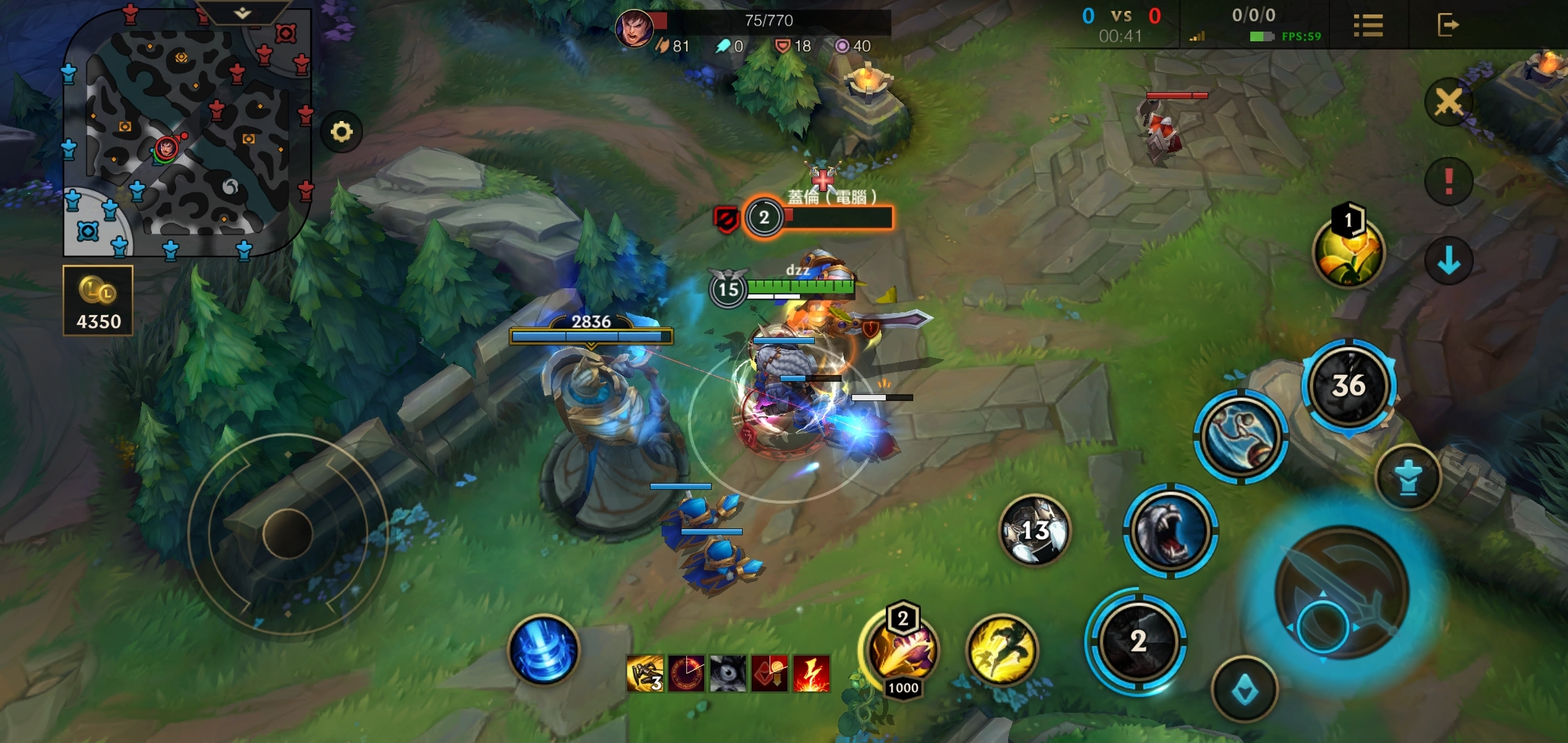This screenshot has height=743, width=1568.
Task: Open the shop via the 4350 gold button
Action: click(98, 301)
